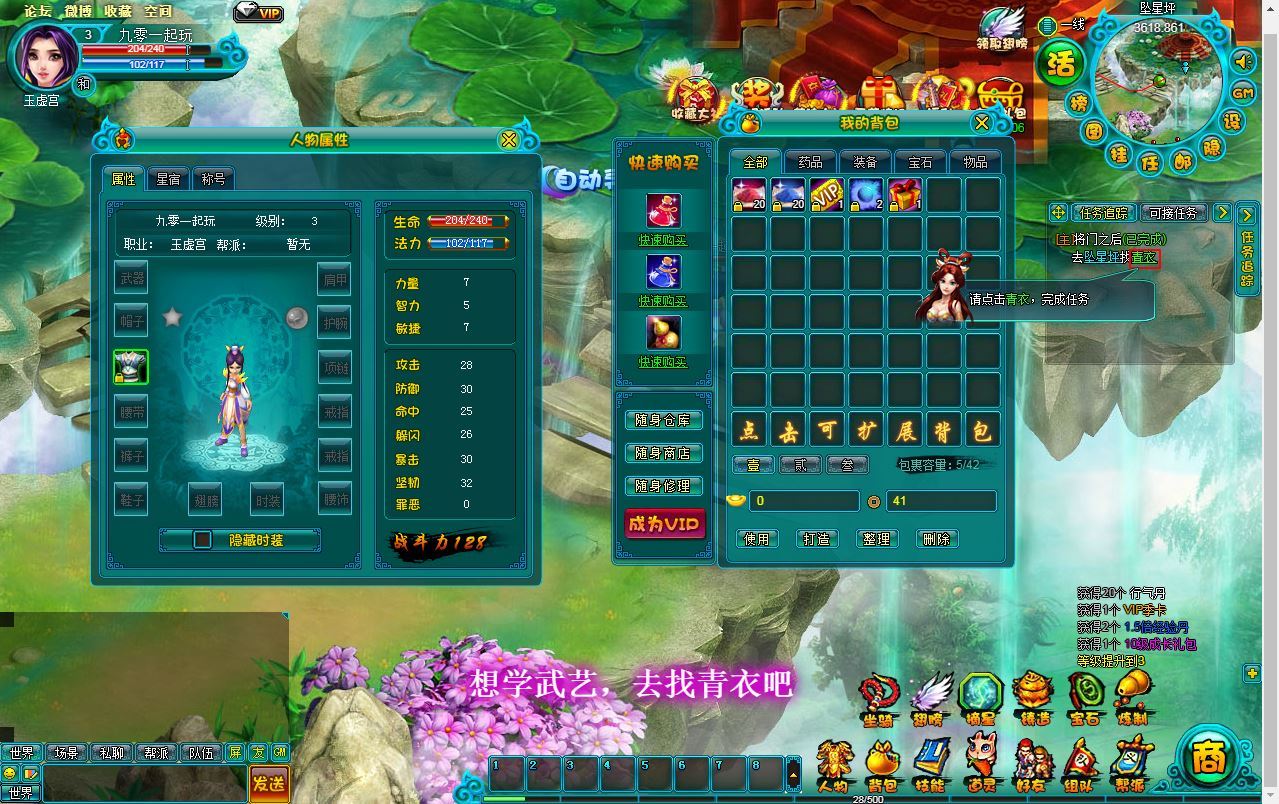The height and width of the screenshot is (804, 1279).
Task: Toggle the 隐藏时装 checkbox
Action: 203,539
